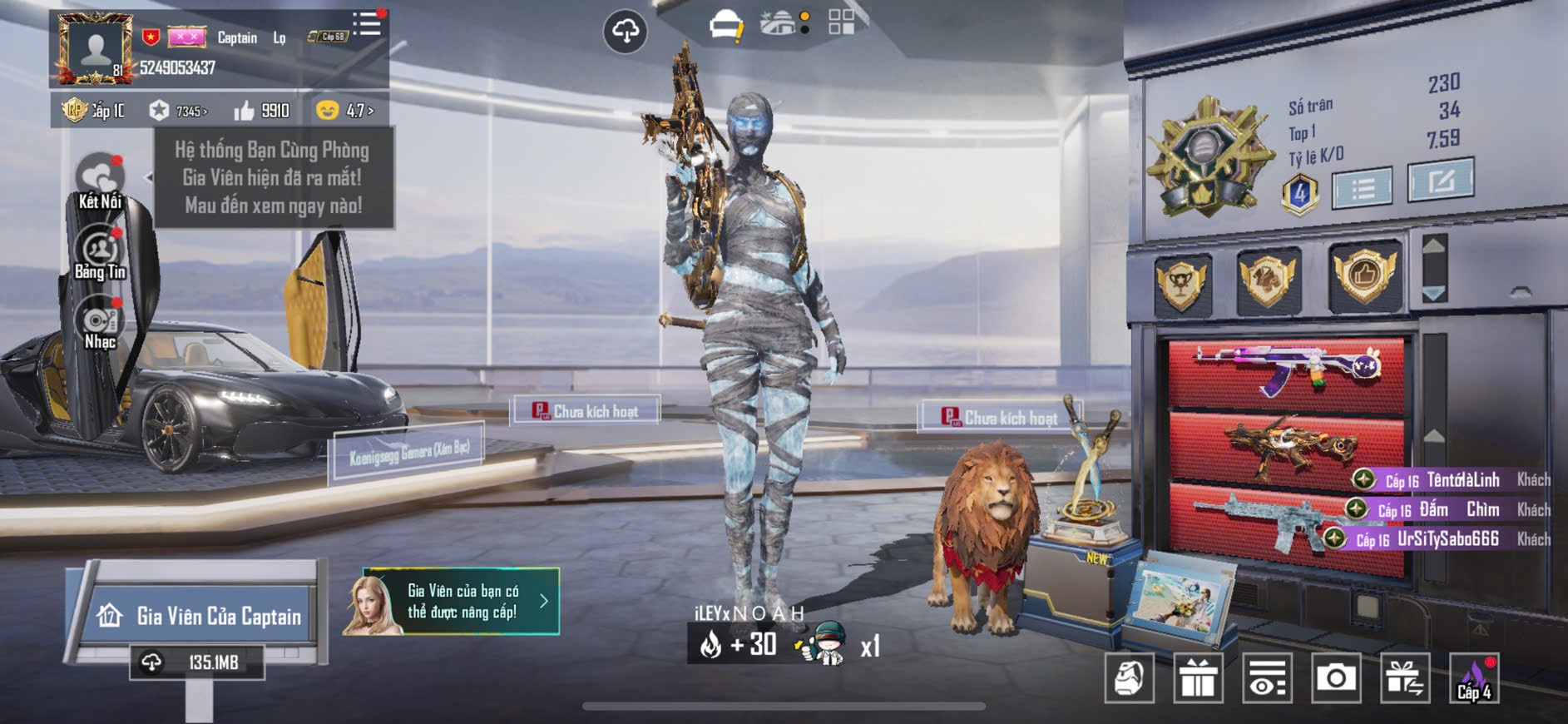Open the Cấp 4 level button
Viewport: 1568px width, 724px height.
point(1474,678)
